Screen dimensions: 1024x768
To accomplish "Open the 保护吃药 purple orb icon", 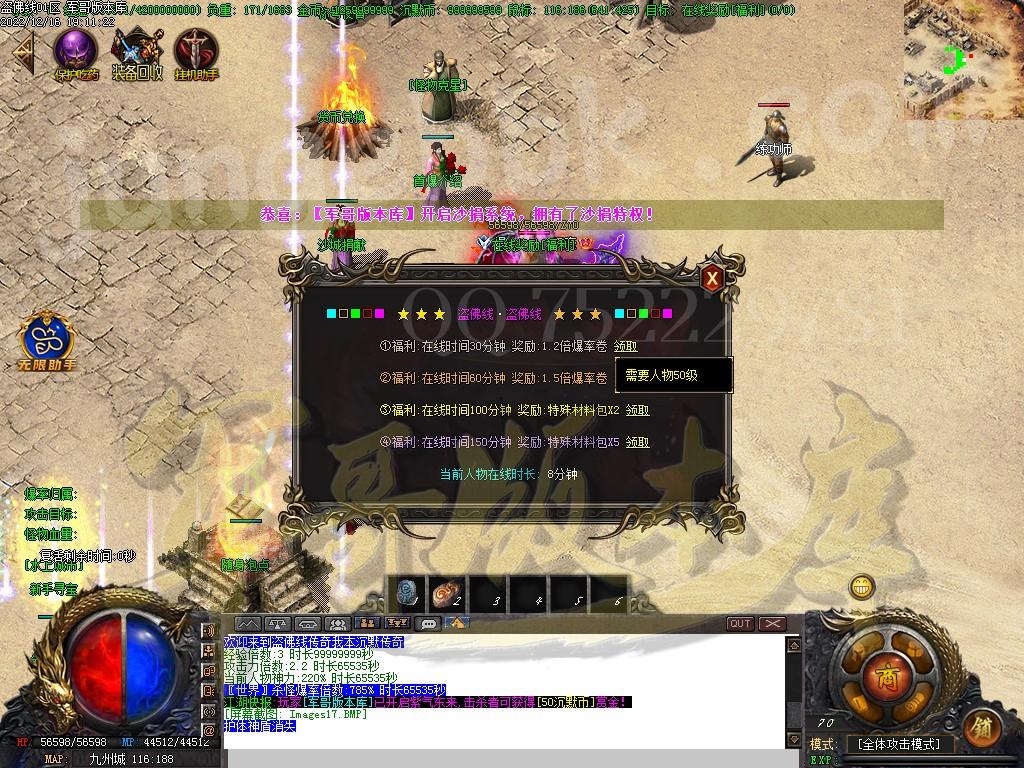I will 76,51.
